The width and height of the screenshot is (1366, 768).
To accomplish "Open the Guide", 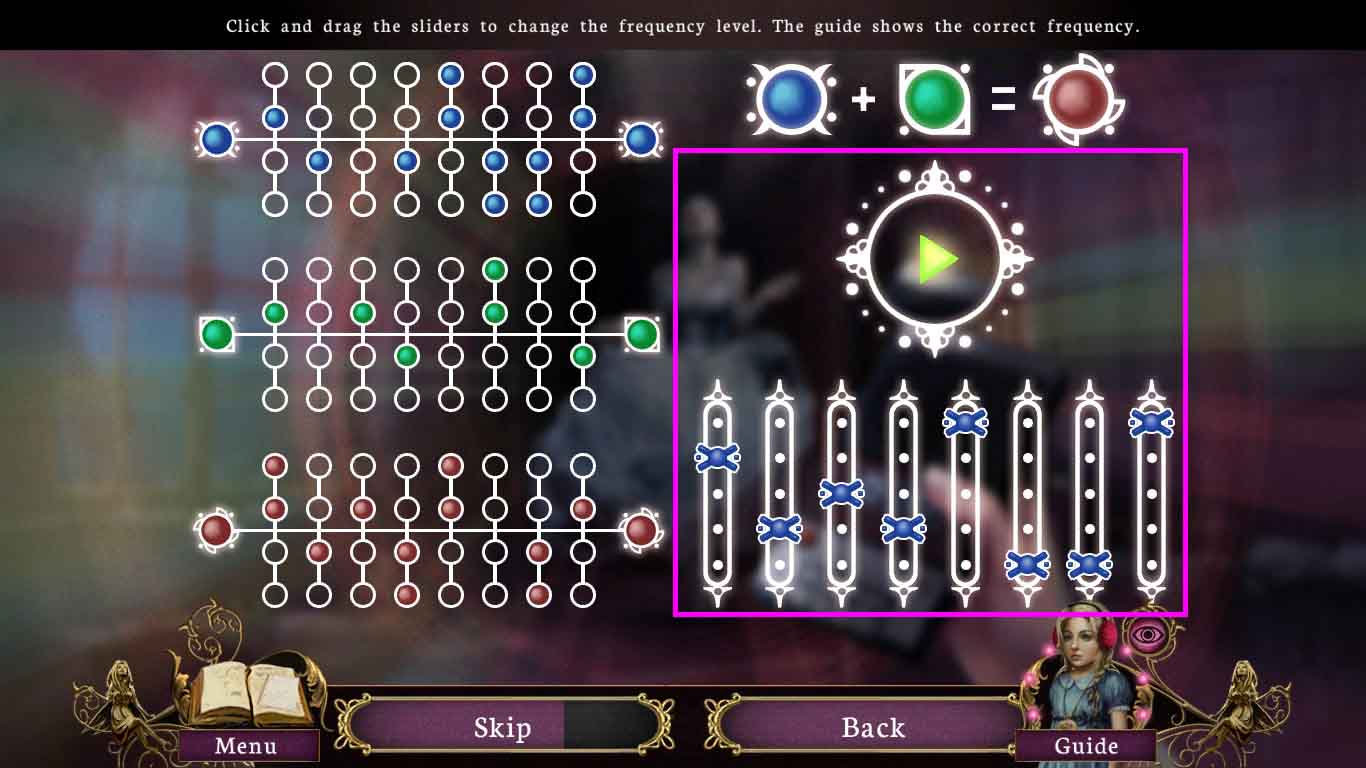I will click(1088, 745).
